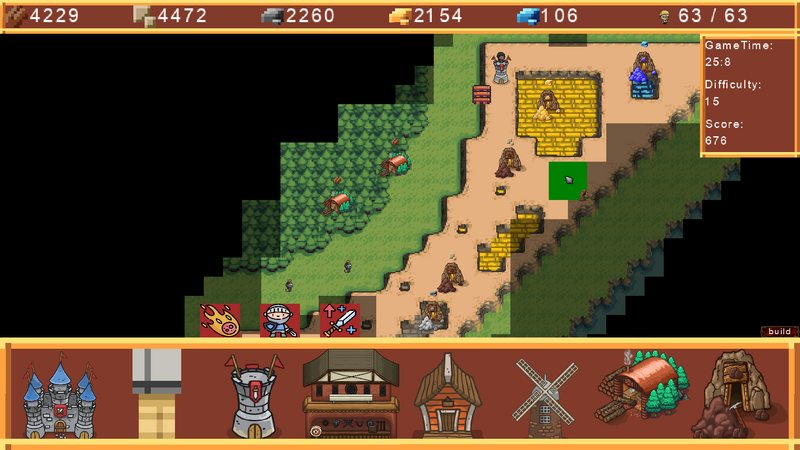
Task: Choose the stone wall segment to build
Action: point(157,395)
